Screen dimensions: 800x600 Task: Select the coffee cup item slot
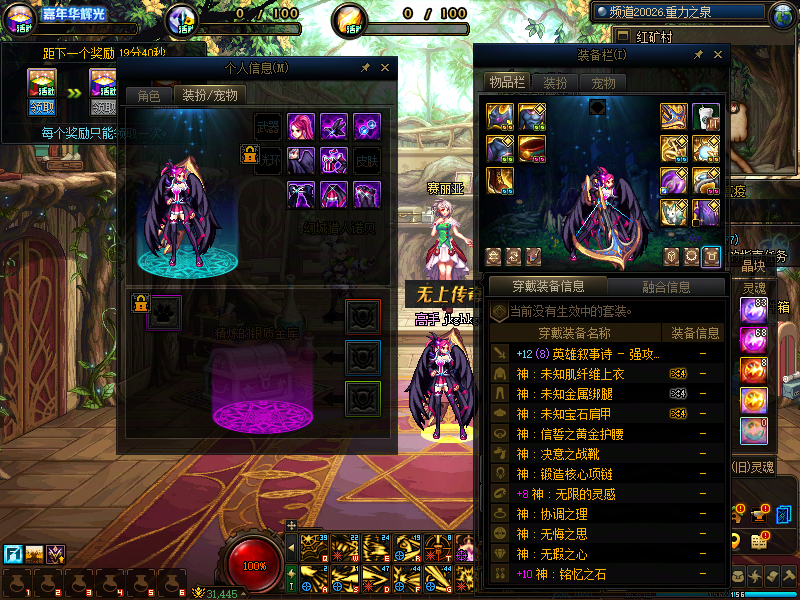tap(706, 117)
